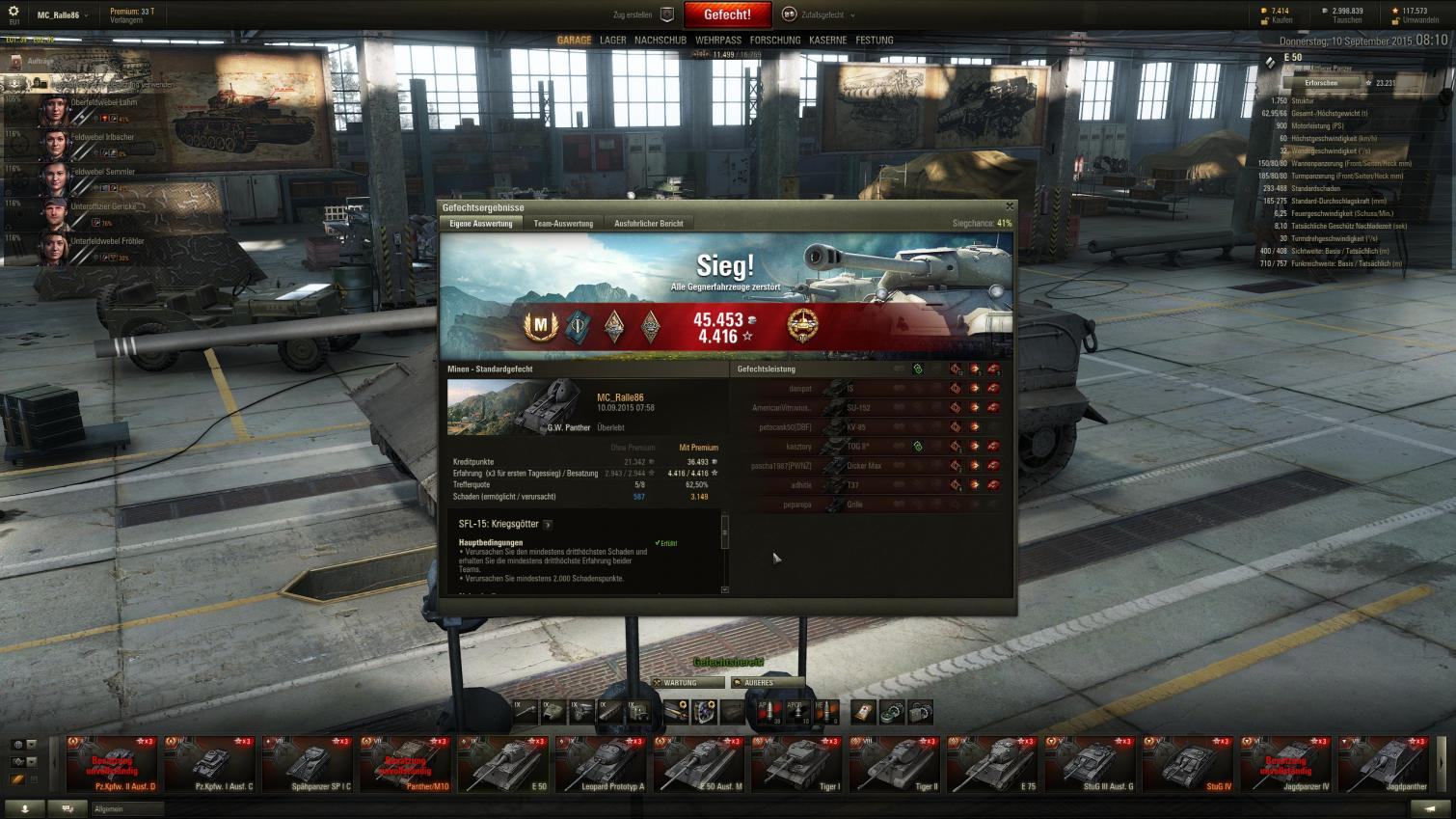The image size is (1456, 819).
Task: Select the E 75 tank in carousel
Action: point(993,764)
